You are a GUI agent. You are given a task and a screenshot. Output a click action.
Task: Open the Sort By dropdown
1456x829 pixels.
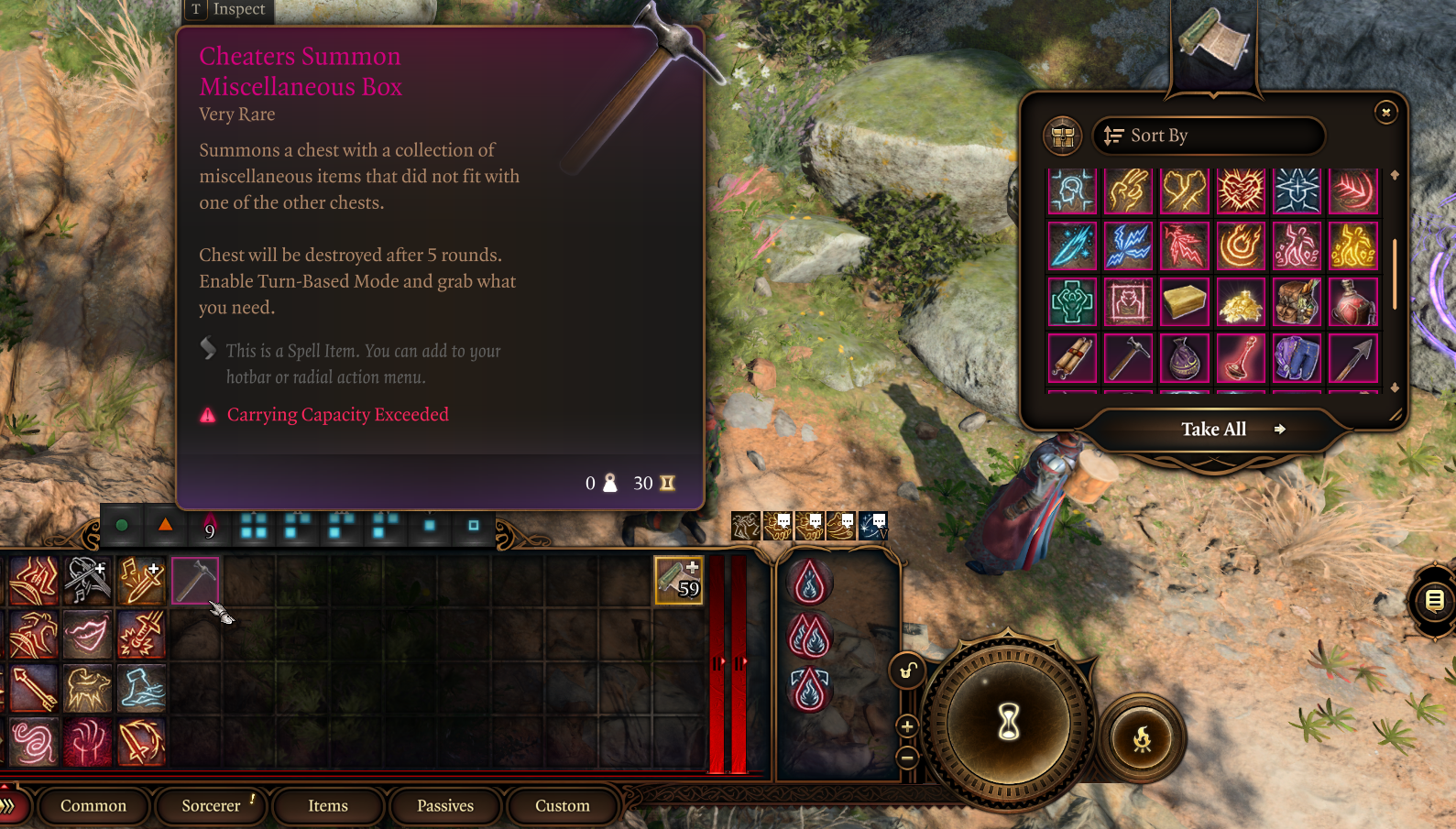tap(1208, 136)
